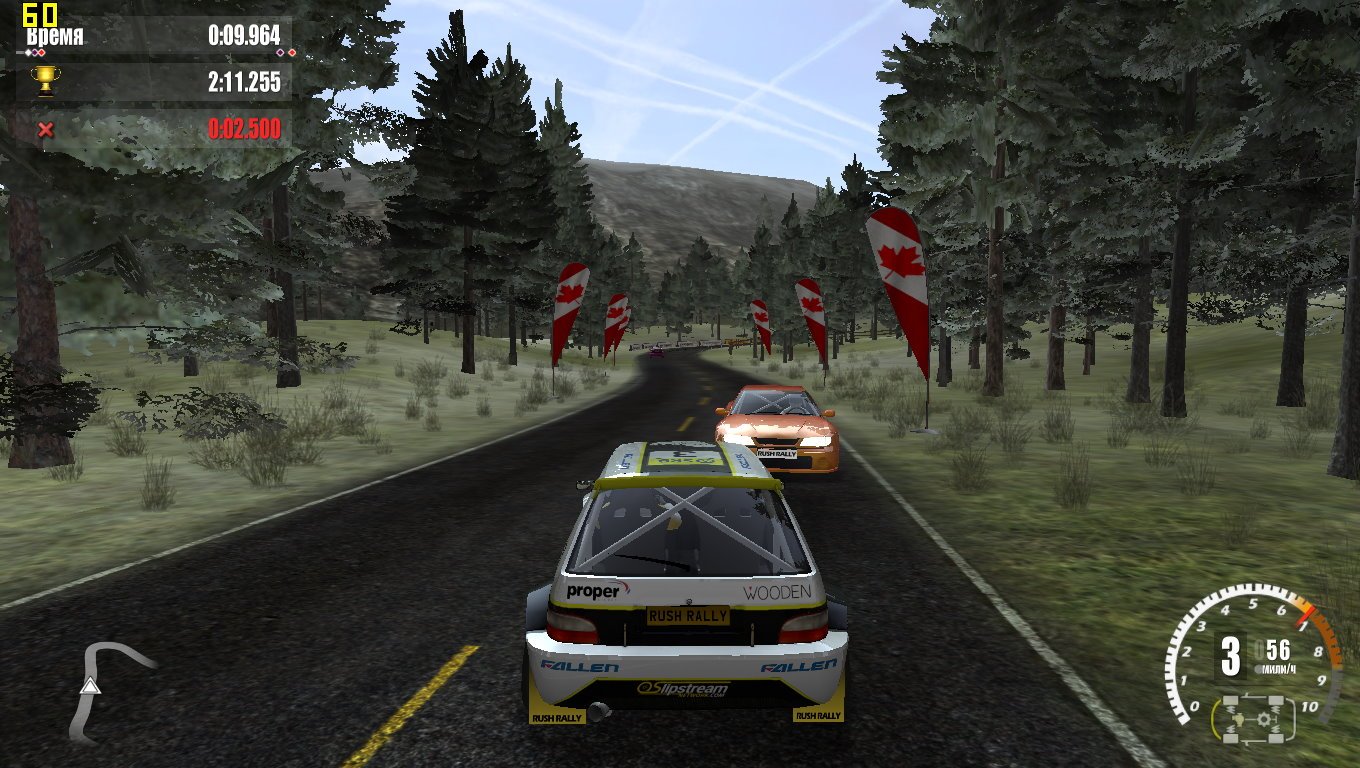Click the gold trophy best-time icon
The height and width of the screenshot is (768, 1360).
45,81
